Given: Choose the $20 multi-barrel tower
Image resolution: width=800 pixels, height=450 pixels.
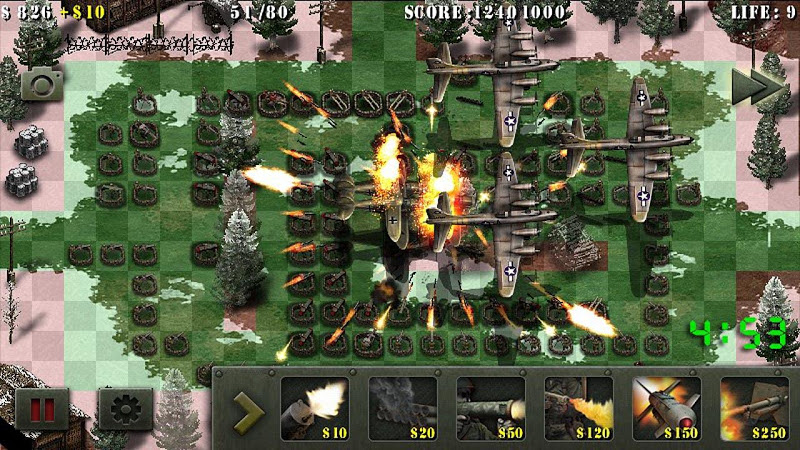Looking at the screenshot, I should click(x=402, y=407).
